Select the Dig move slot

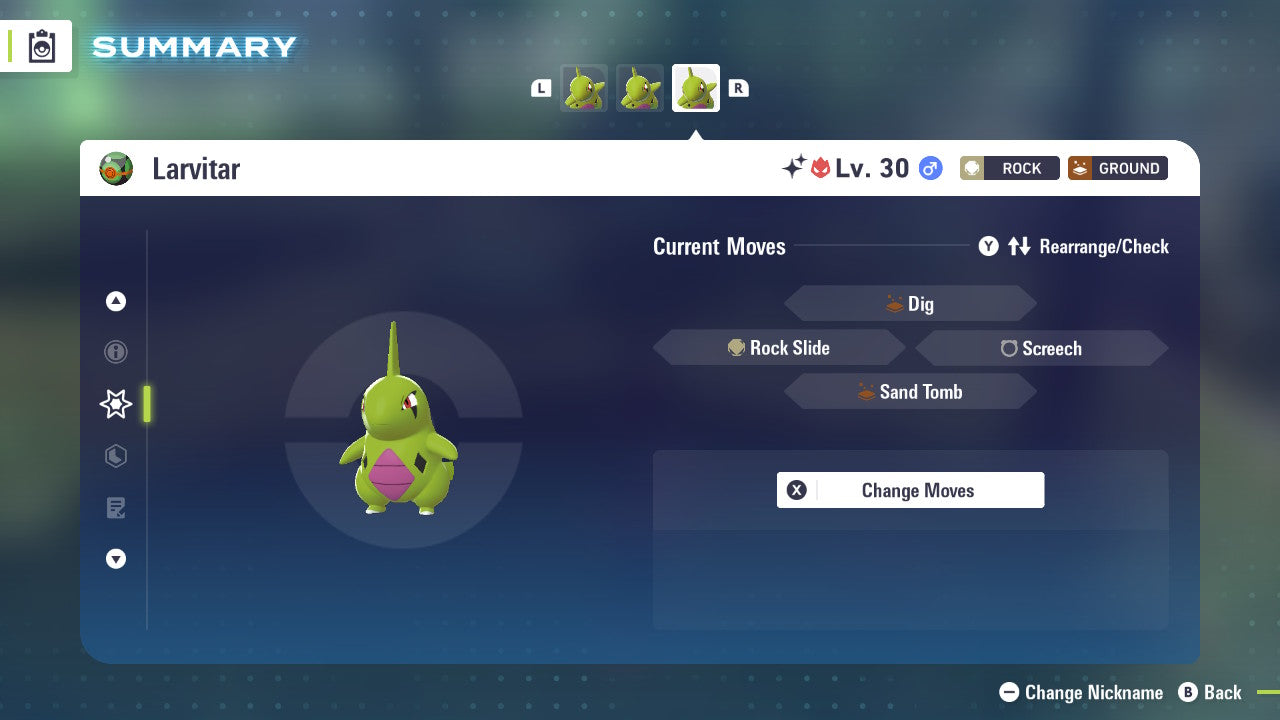910,303
